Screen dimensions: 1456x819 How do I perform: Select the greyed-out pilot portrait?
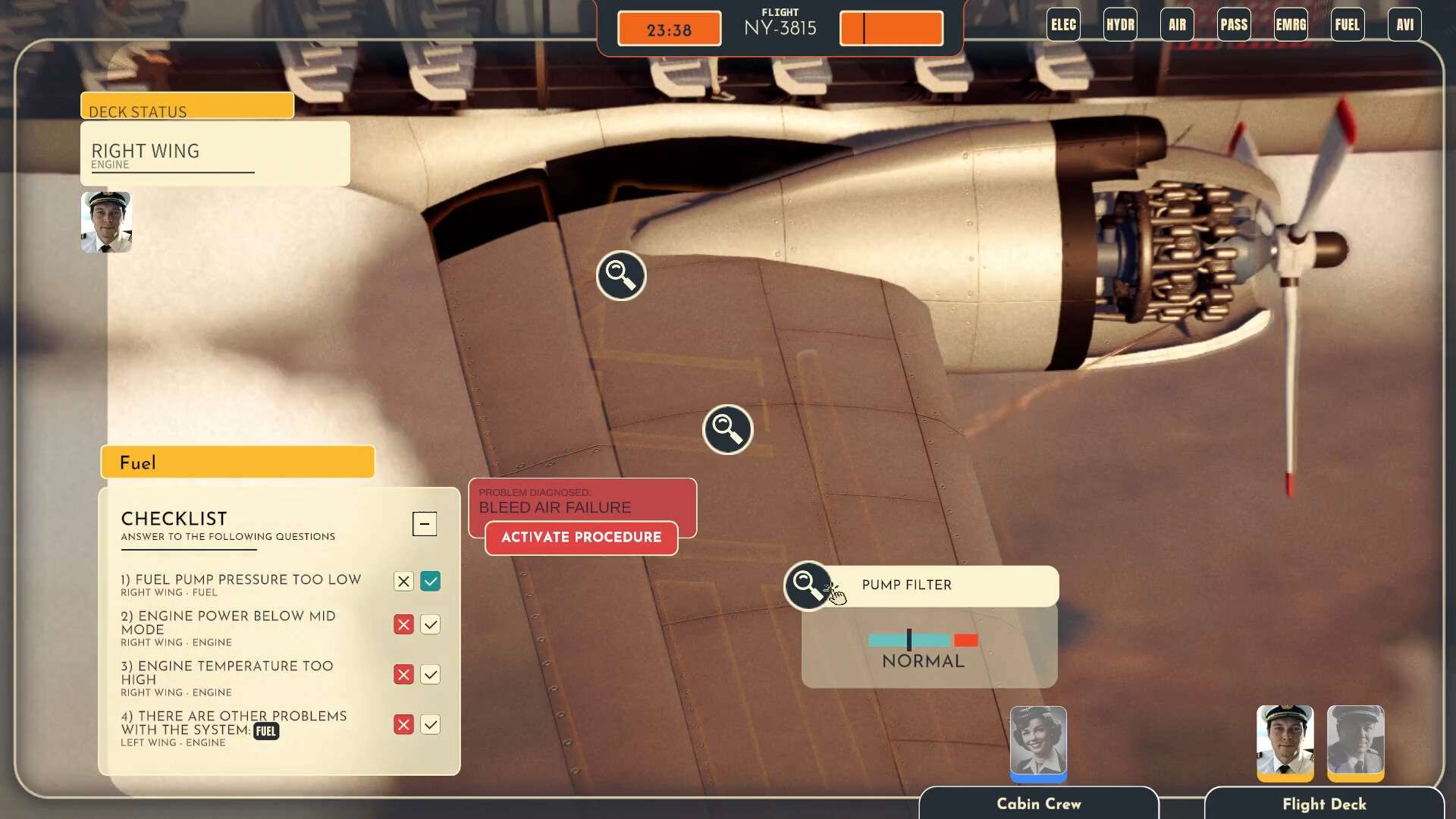(1355, 742)
